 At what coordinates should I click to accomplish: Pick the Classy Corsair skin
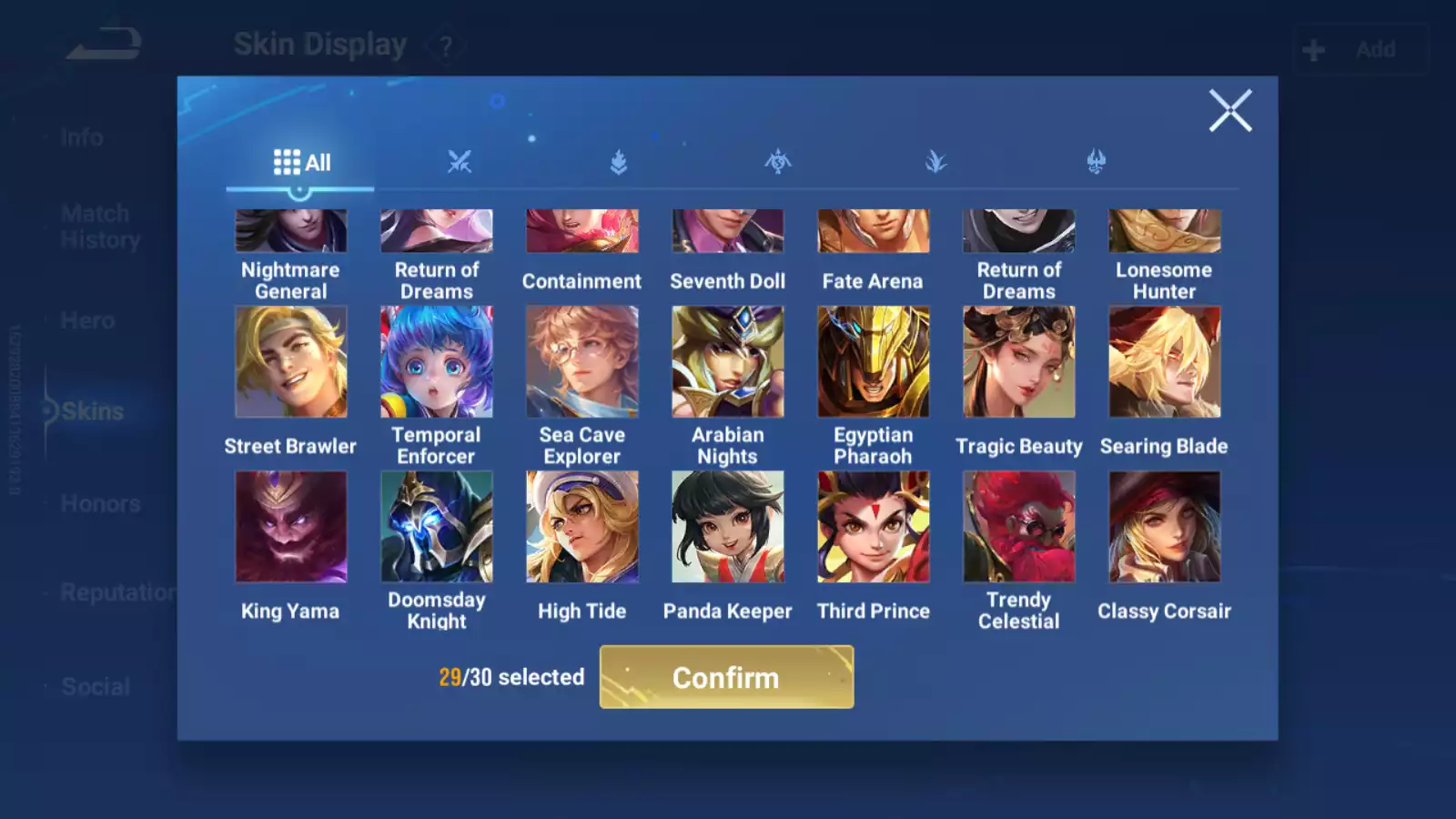click(x=1164, y=527)
